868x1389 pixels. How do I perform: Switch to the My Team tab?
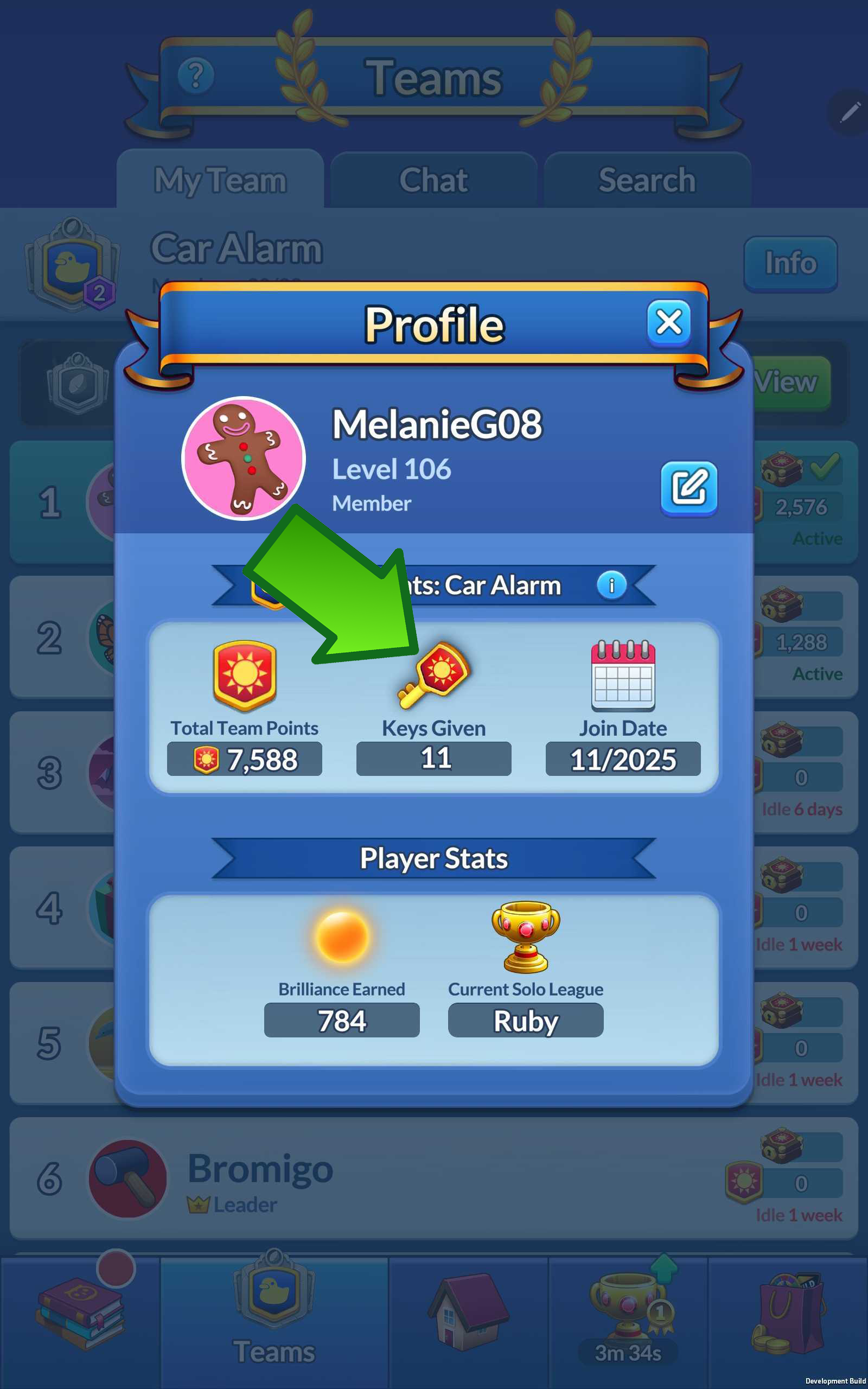coord(220,180)
